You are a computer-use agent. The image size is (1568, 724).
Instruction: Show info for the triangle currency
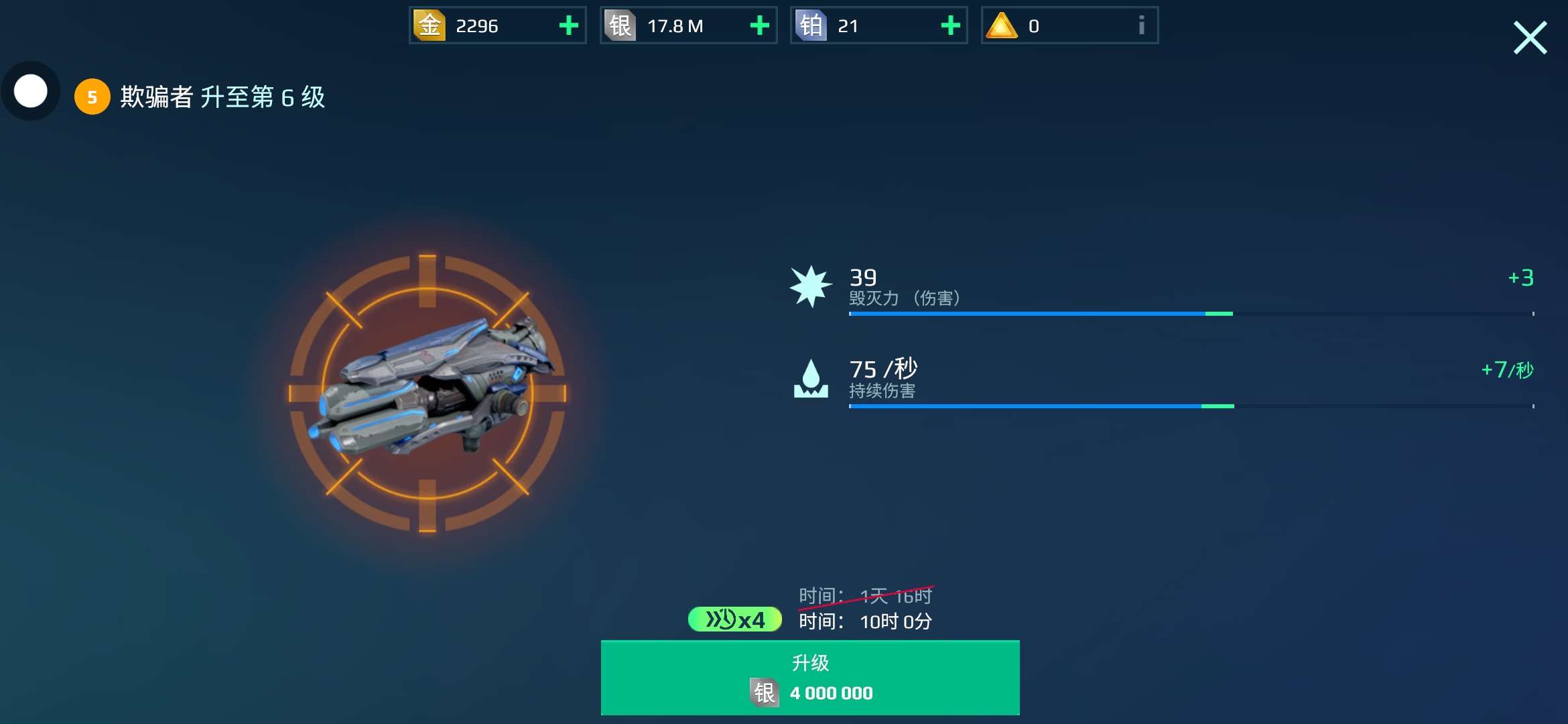point(1141,26)
